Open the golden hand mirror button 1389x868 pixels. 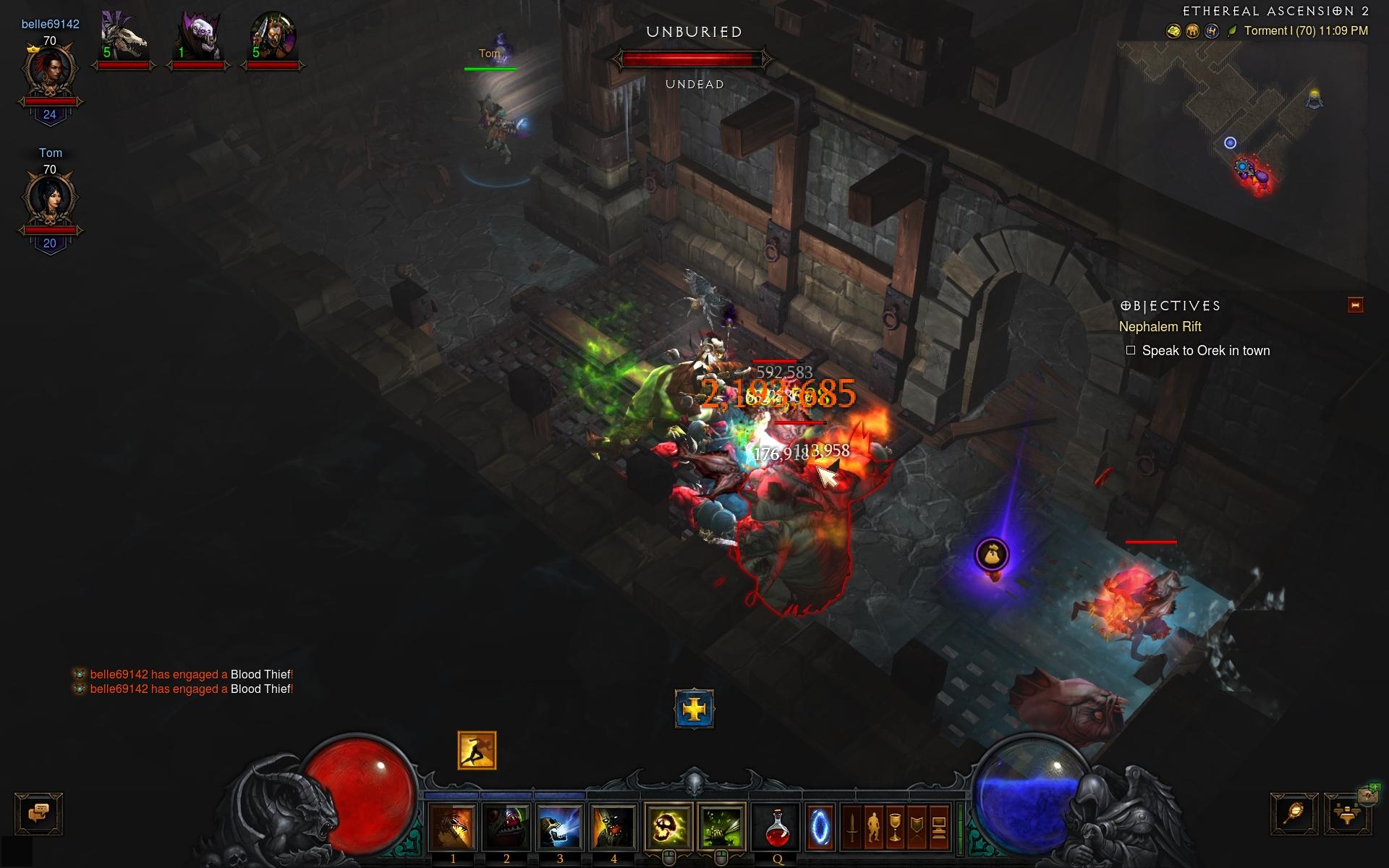(1294, 814)
